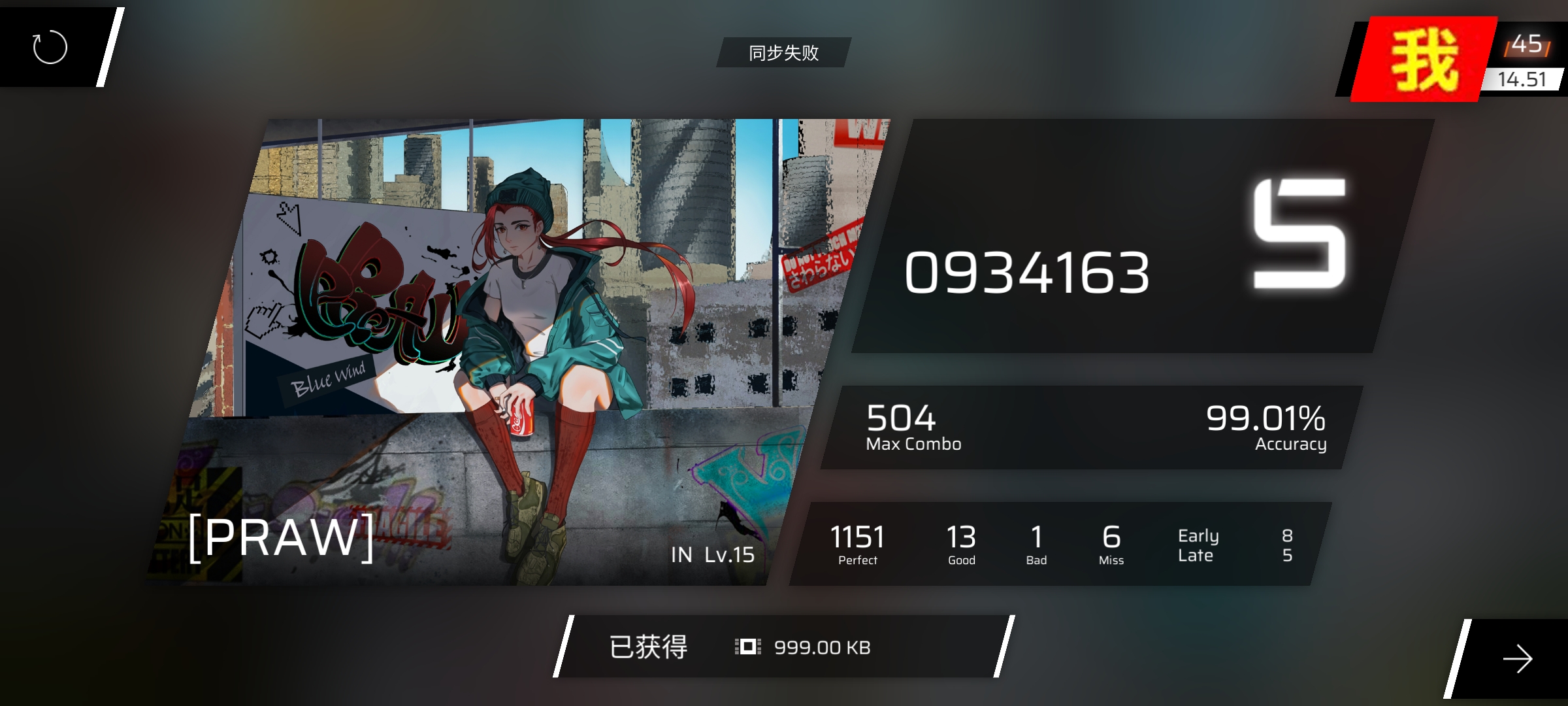Continue with the right arrow button
This screenshot has height=706, width=1568.
pos(1517,658)
